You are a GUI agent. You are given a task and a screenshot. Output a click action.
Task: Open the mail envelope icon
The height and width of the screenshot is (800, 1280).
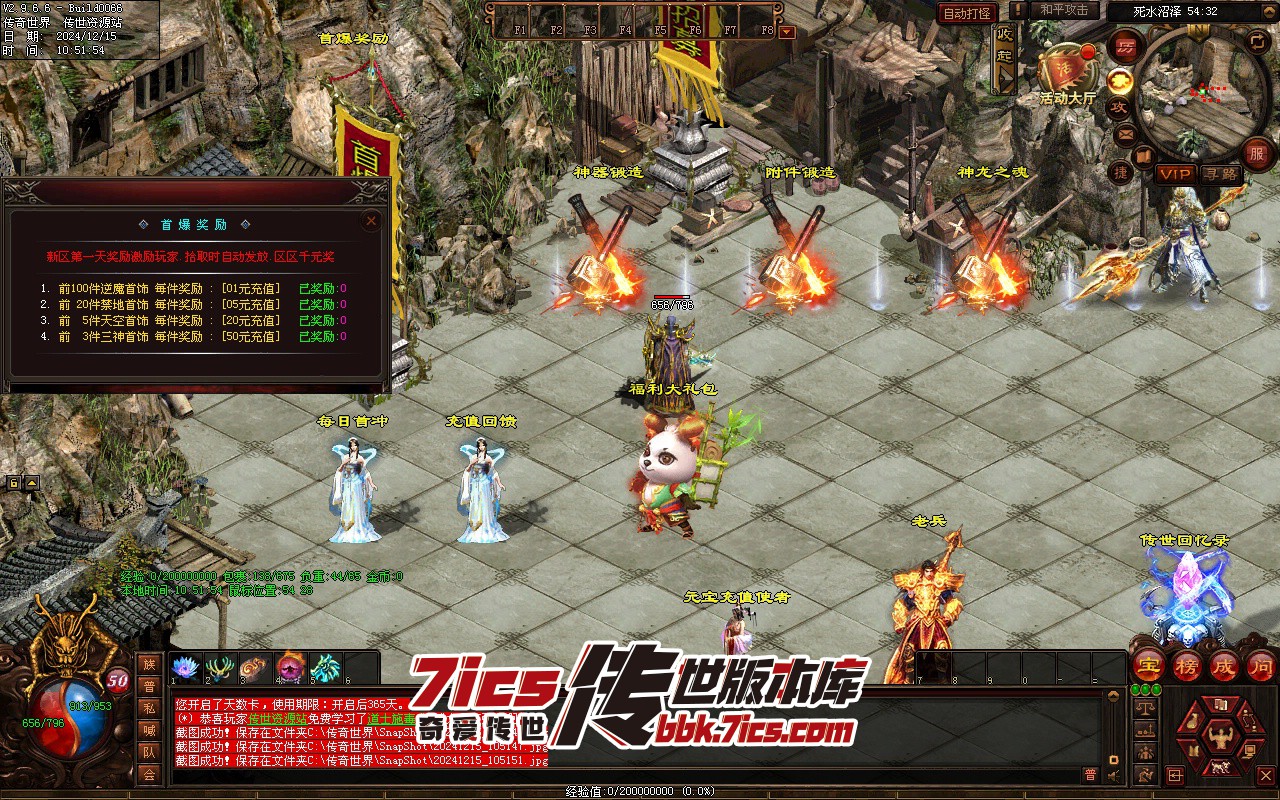pos(1125,134)
